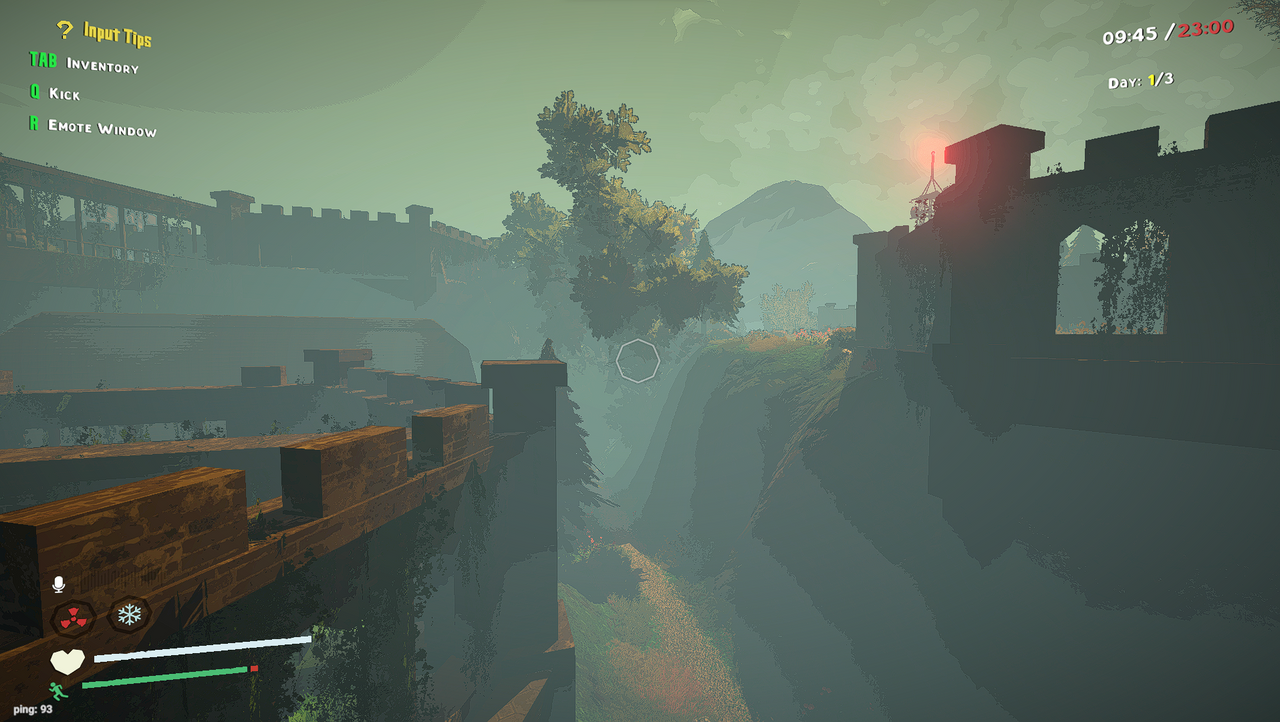Click the green running stamina figure icon
The image size is (1280, 722).
click(x=58, y=691)
